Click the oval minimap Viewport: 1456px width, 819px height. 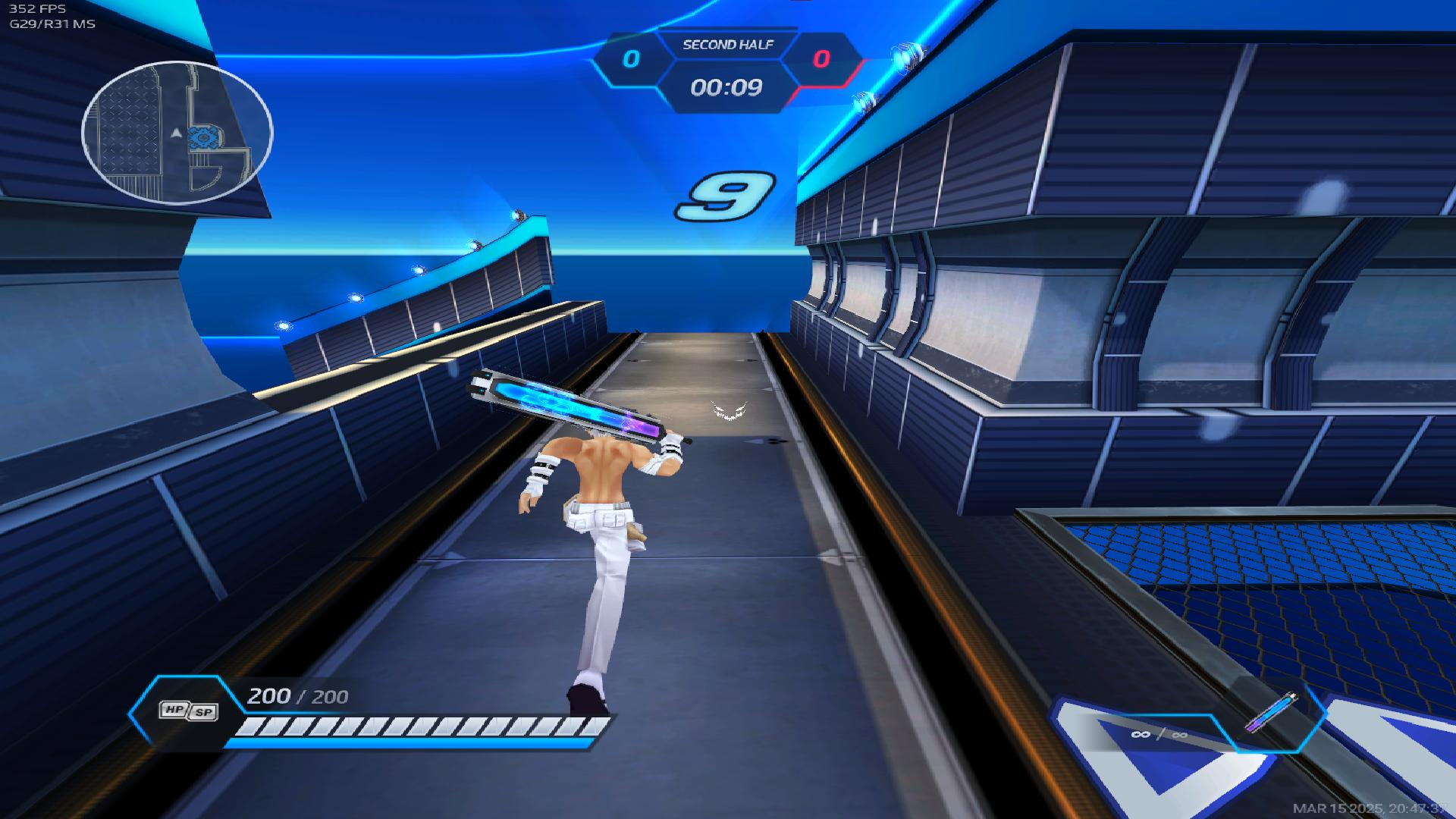coord(177,133)
